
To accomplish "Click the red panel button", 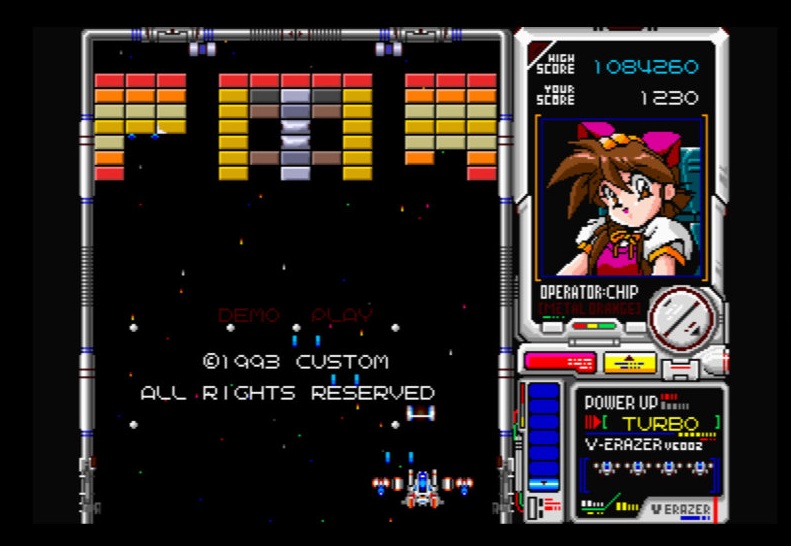I will point(559,361).
